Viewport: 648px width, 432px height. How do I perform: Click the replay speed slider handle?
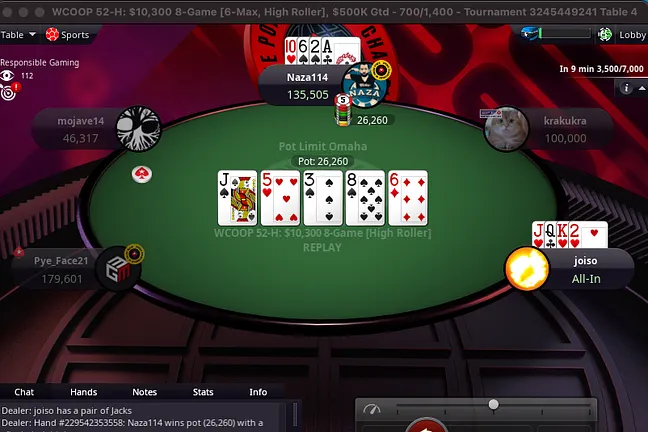coord(493,404)
